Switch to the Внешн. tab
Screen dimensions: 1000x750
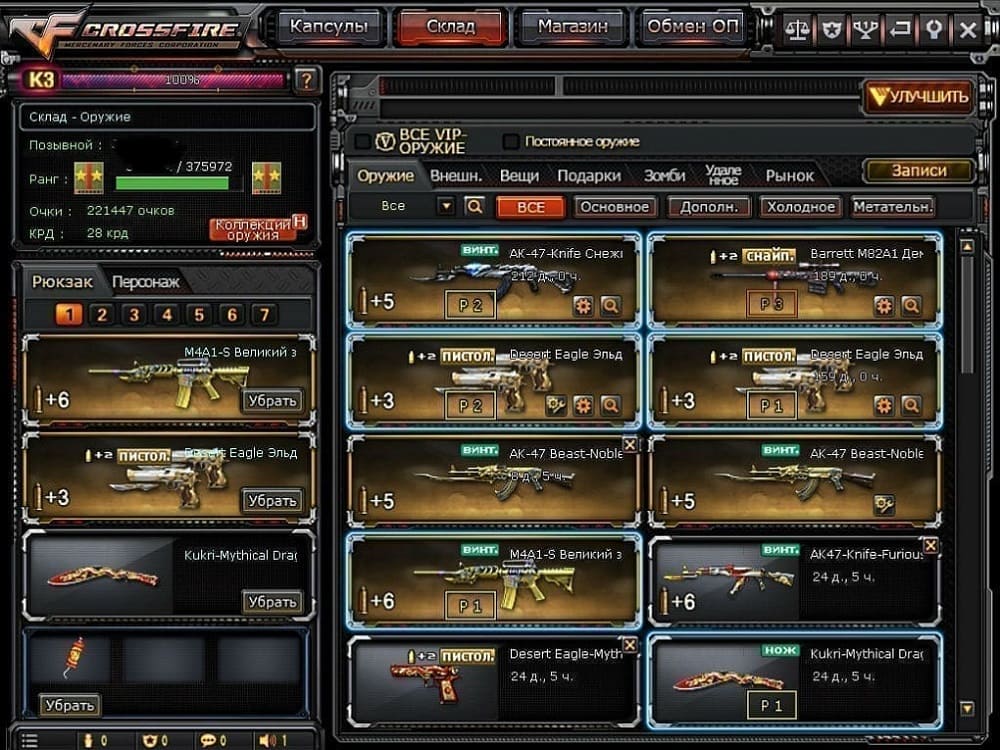pyautogui.click(x=456, y=176)
